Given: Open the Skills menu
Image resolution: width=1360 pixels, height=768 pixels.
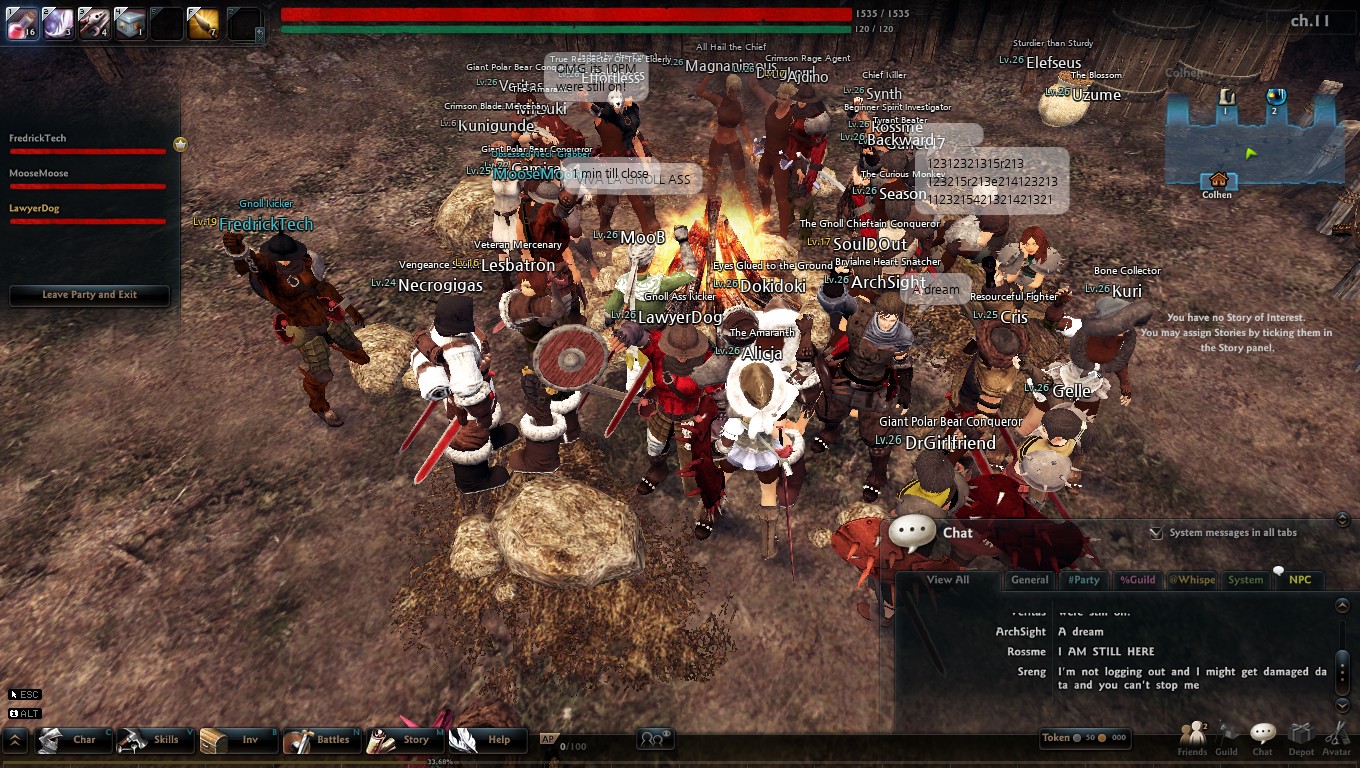Looking at the screenshot, I should pos(154,740).
